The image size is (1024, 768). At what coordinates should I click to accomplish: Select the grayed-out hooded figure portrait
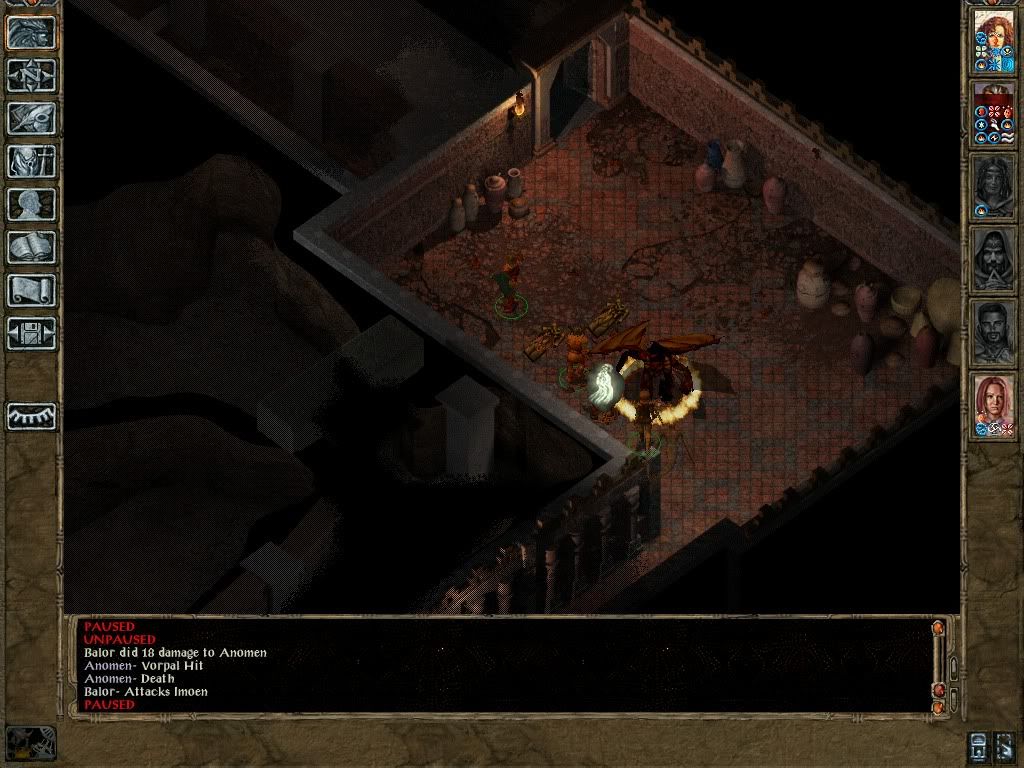point(994,259)
